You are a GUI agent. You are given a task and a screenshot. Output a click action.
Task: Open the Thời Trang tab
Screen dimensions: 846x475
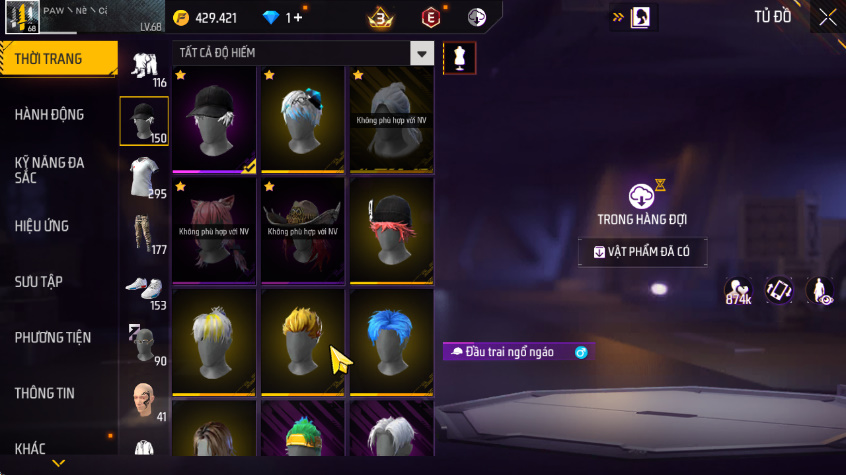click(x=50, y=59)
